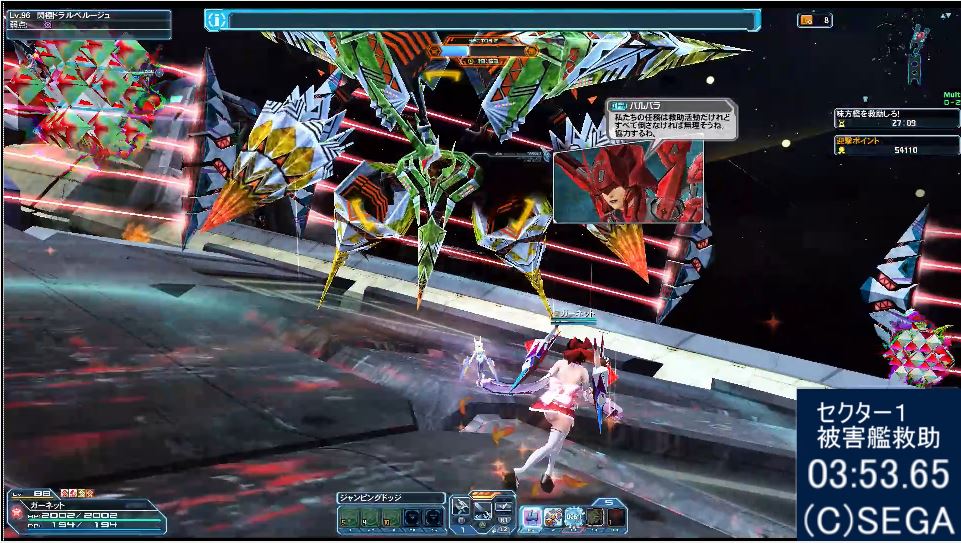Image resolution: width=961 pixels, height=543 pixels.
Task: Choose the crossed-blades weapon action slot
Action: click(482, 510)
